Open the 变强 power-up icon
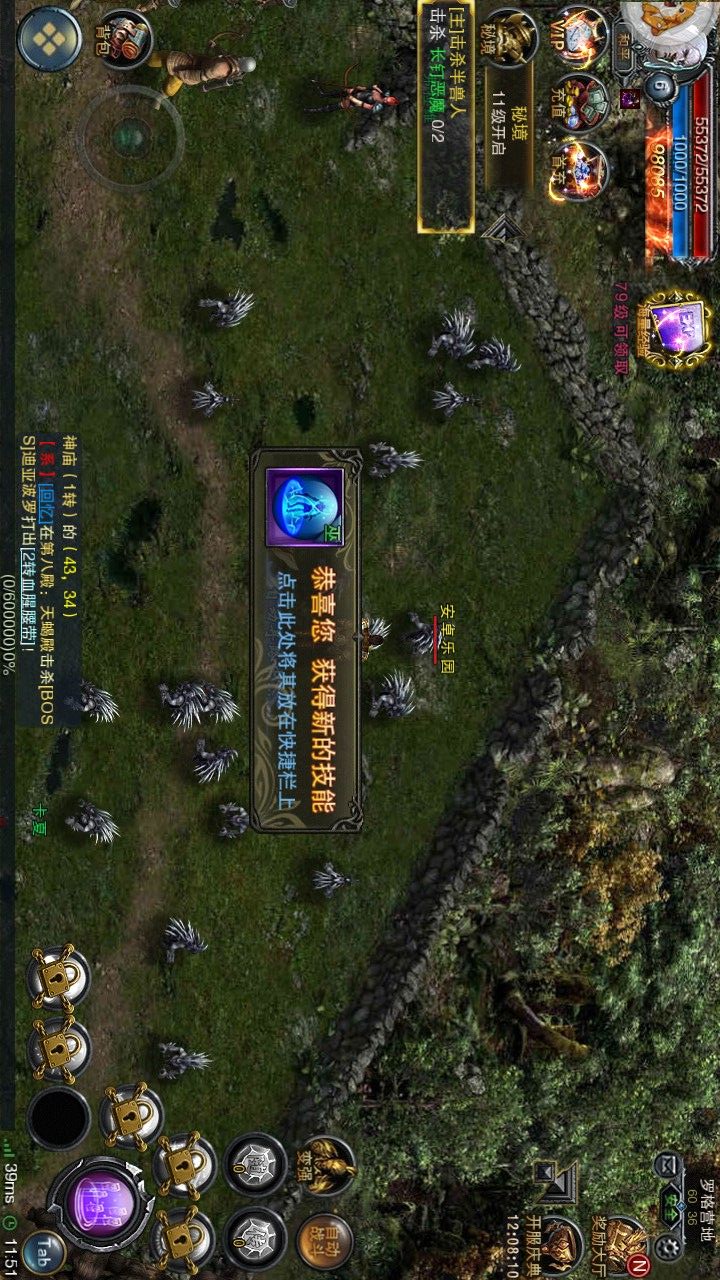This screenshot has height=1280, width=720. 326,1166
